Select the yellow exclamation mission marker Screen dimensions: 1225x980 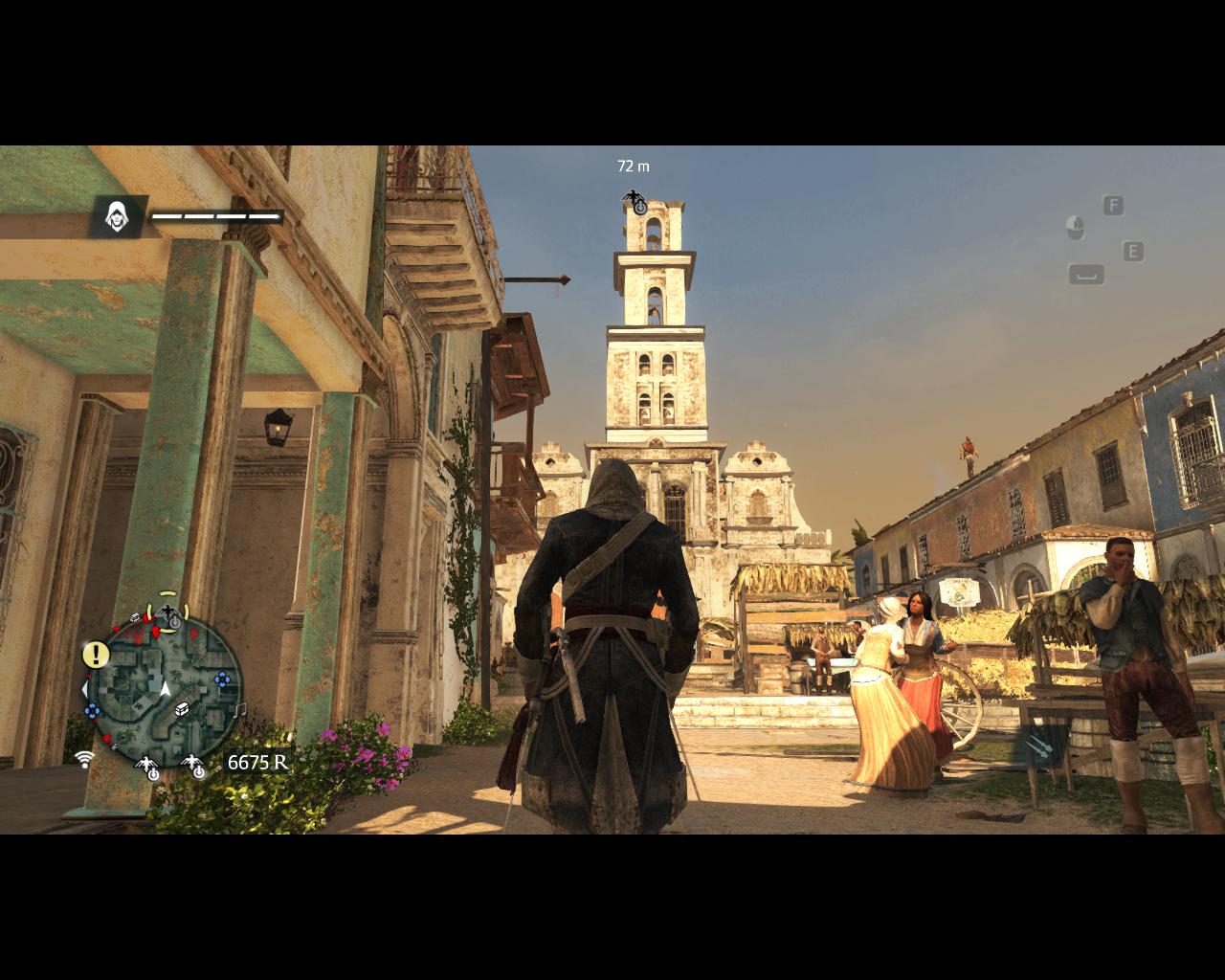(x=96, y=655)
